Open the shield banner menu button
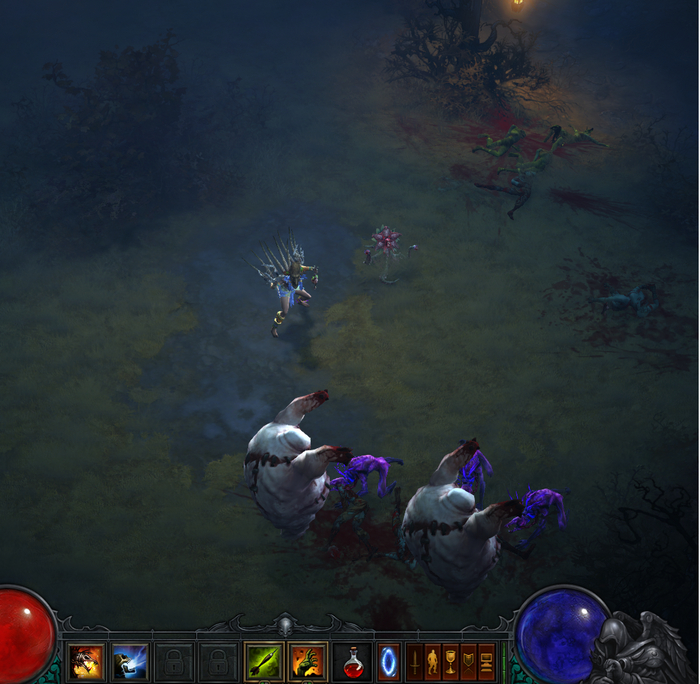Image resolution: width=700 pixels, height=684 pixels. point(469,661)
